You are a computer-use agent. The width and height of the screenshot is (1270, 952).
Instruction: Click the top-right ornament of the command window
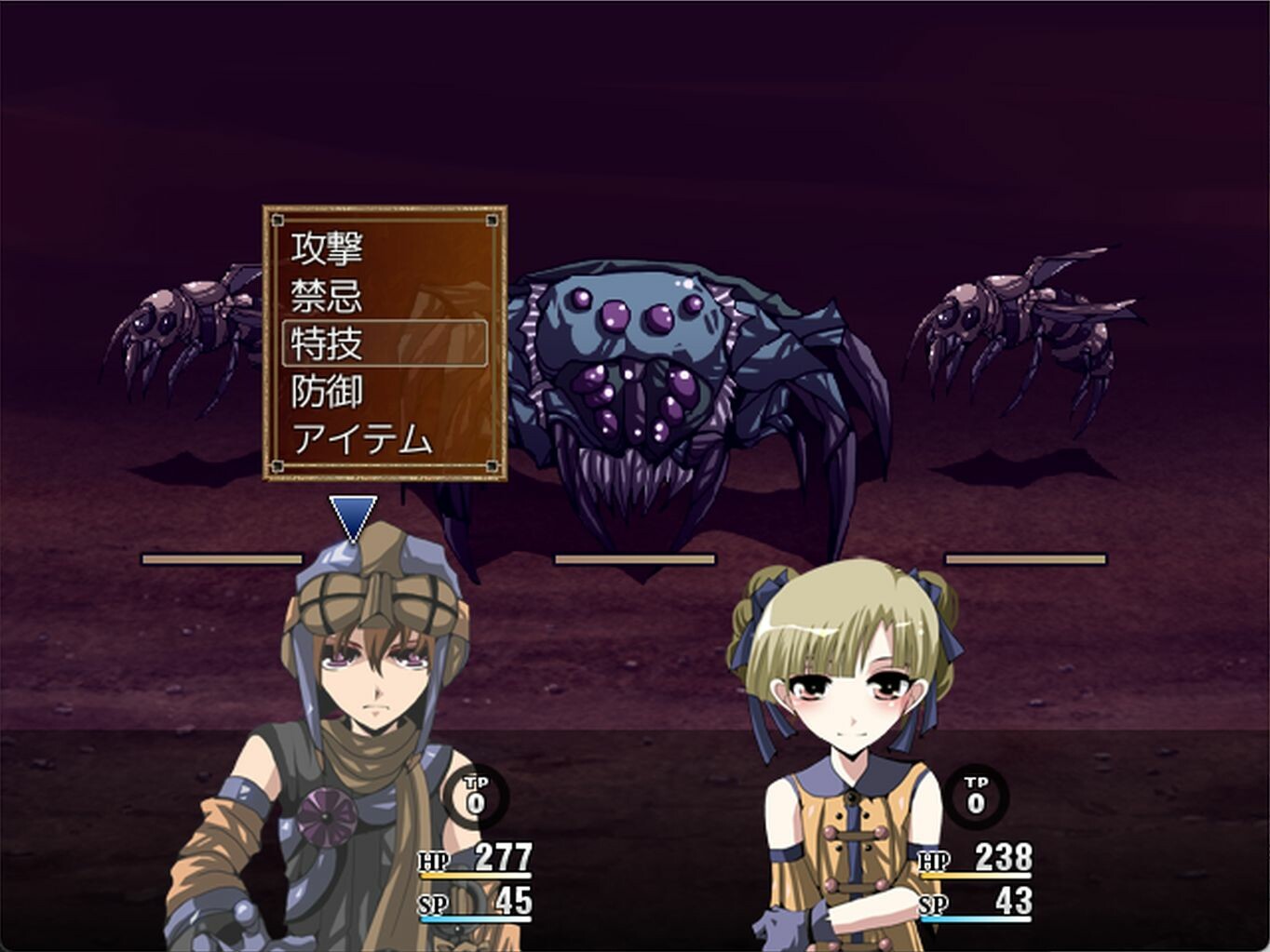click(491, 219)
